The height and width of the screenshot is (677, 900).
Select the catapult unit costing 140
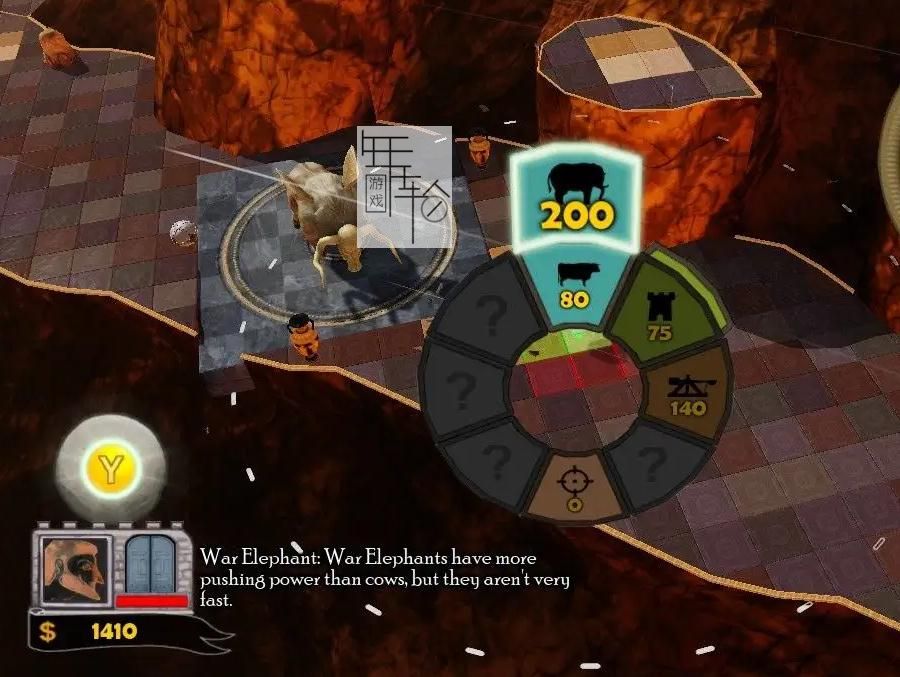[x=686, y=394]
